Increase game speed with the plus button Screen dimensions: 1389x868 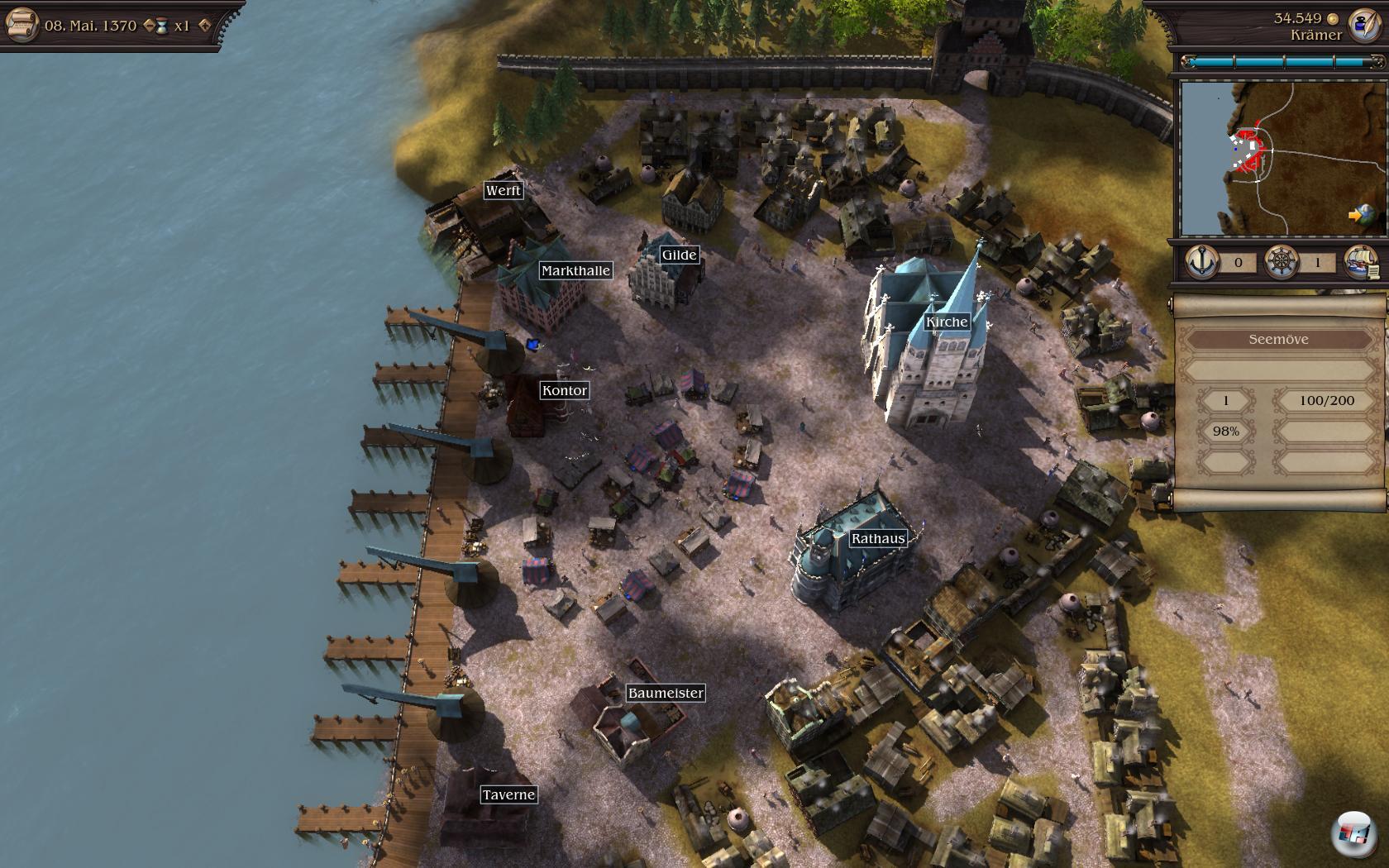coord(205,26)
